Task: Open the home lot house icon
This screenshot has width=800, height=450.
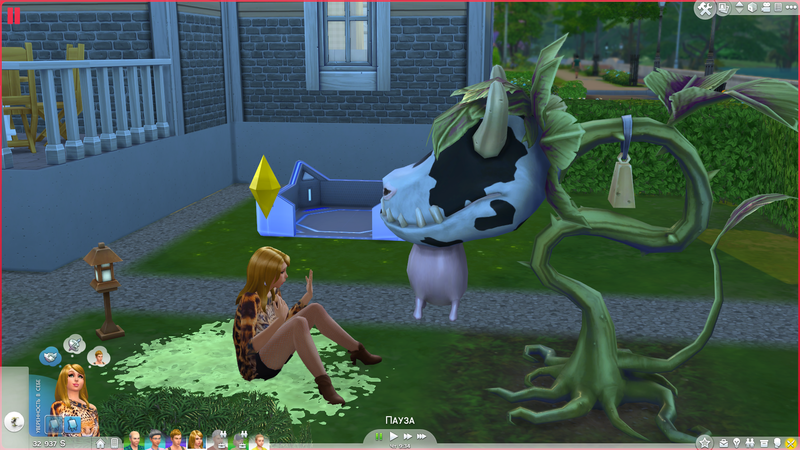Action: click(x=100, y=442)
